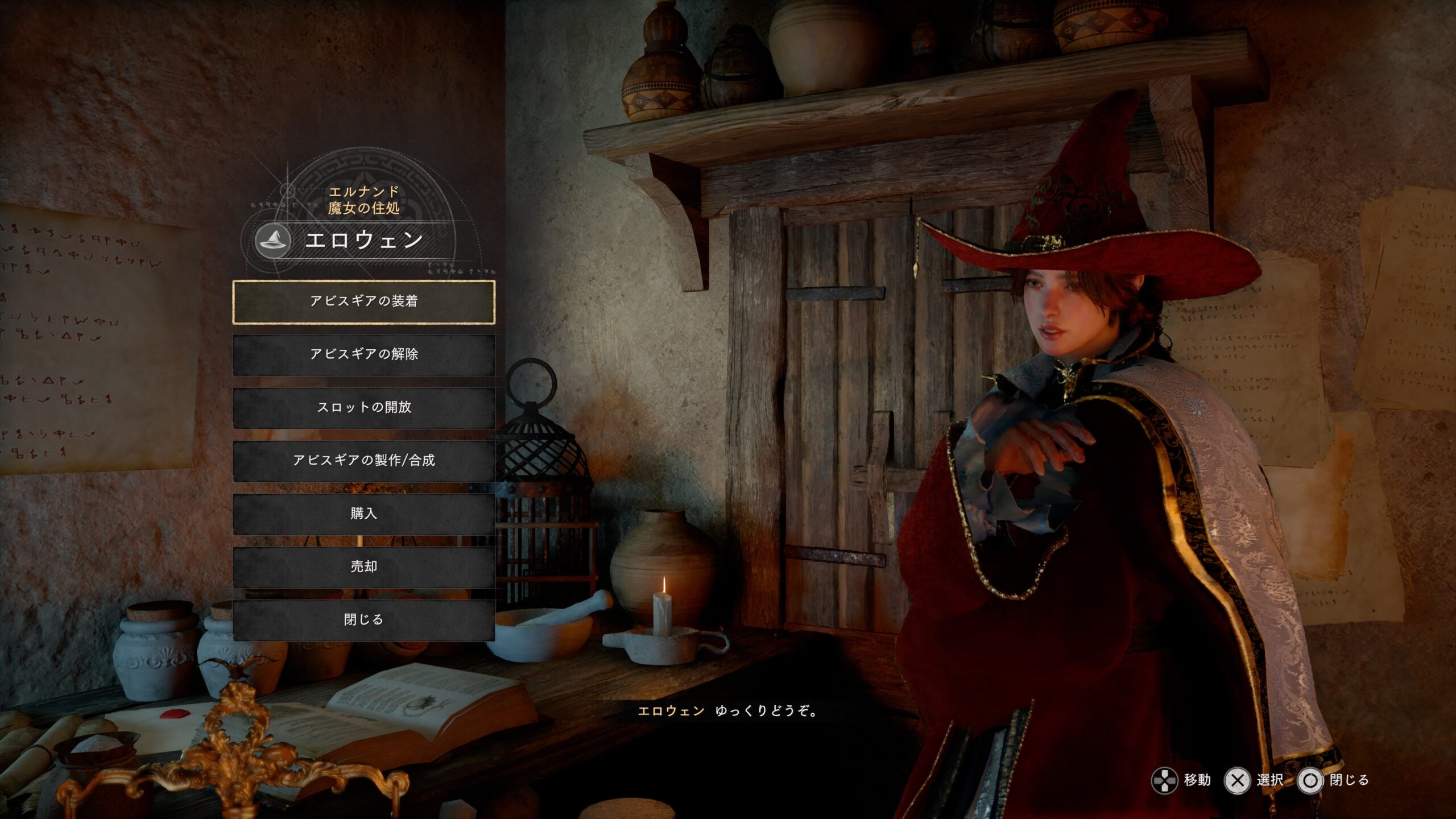Choose アビスギアの解除 option
The height and width of the screenshot is (819, 1456).
tap(364, 354)
